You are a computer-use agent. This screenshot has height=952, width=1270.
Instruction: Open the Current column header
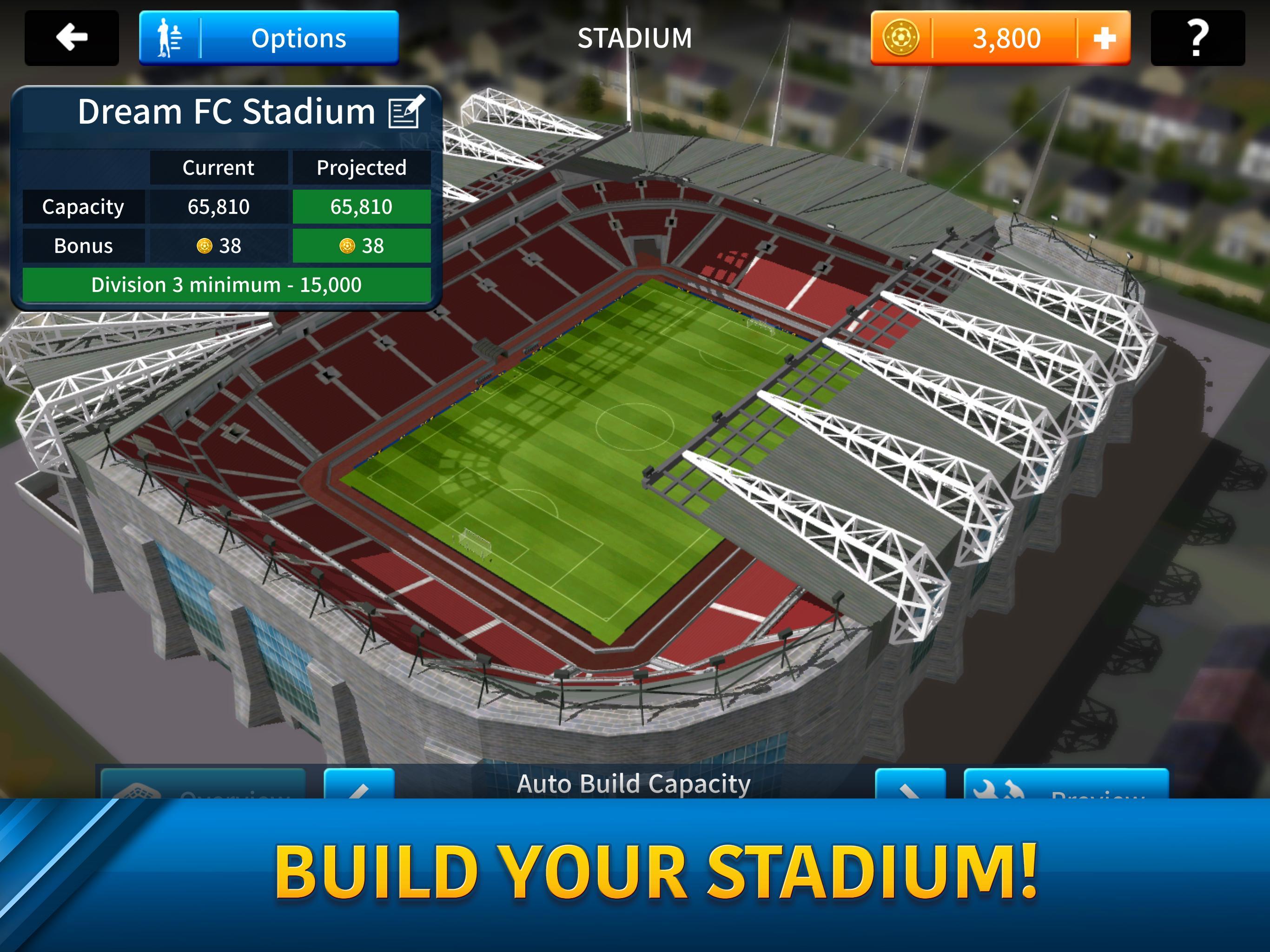pyautogui.click(x=219, y=168)
